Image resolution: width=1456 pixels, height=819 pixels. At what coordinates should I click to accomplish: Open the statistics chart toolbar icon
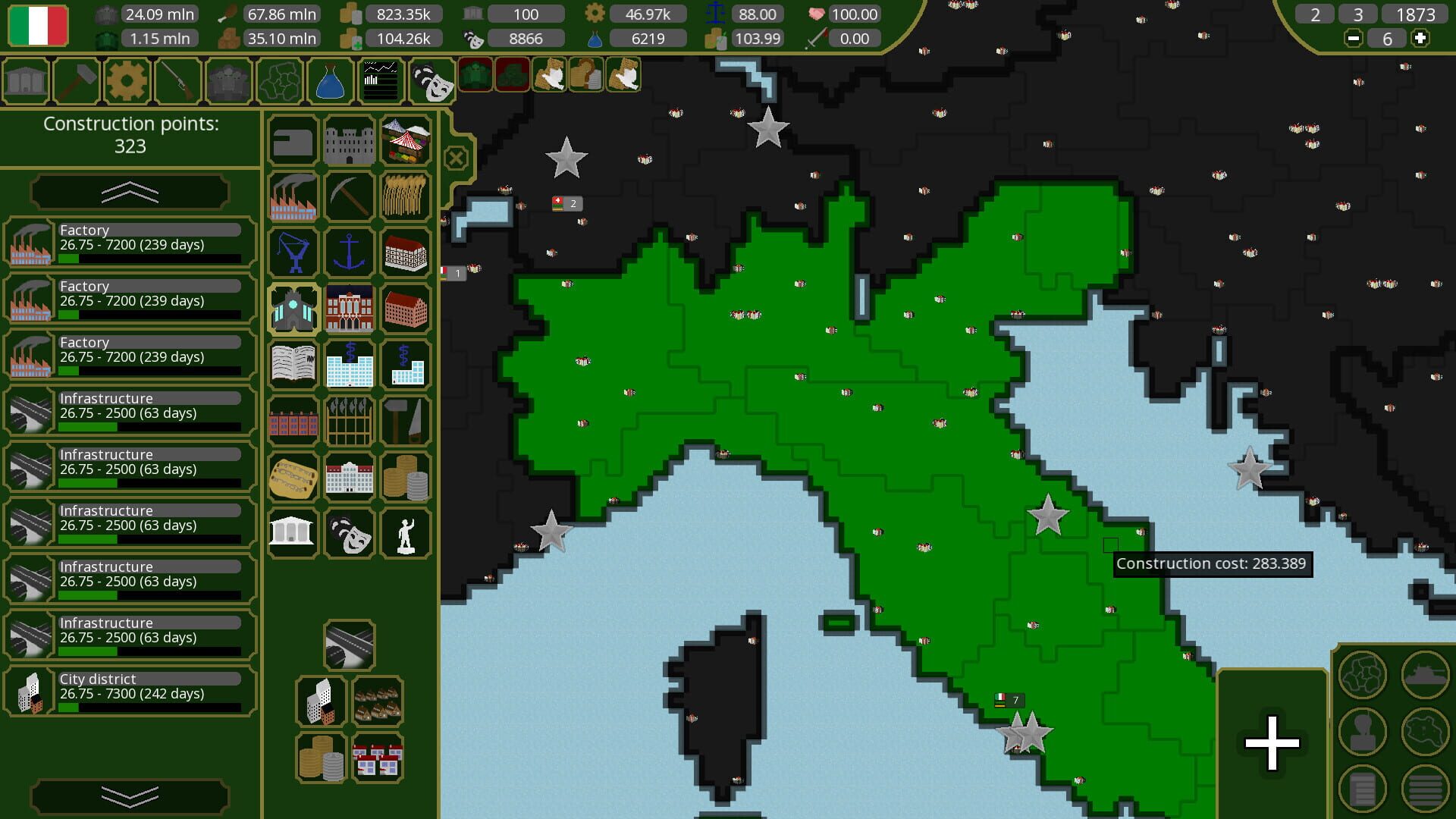pyautogui.click(x=379, y=80)
